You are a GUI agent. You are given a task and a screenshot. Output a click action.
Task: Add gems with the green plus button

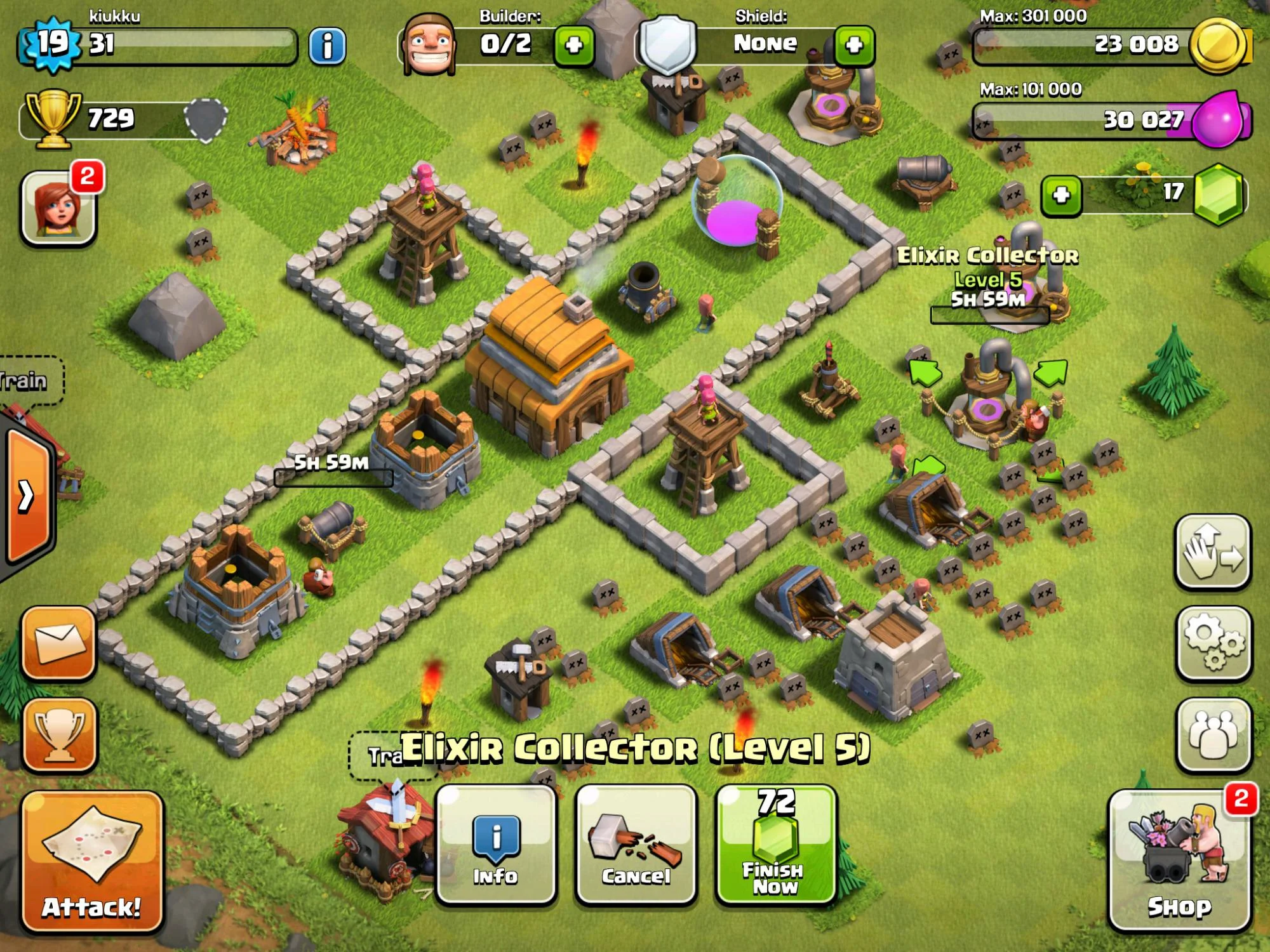click(1061, 195)
